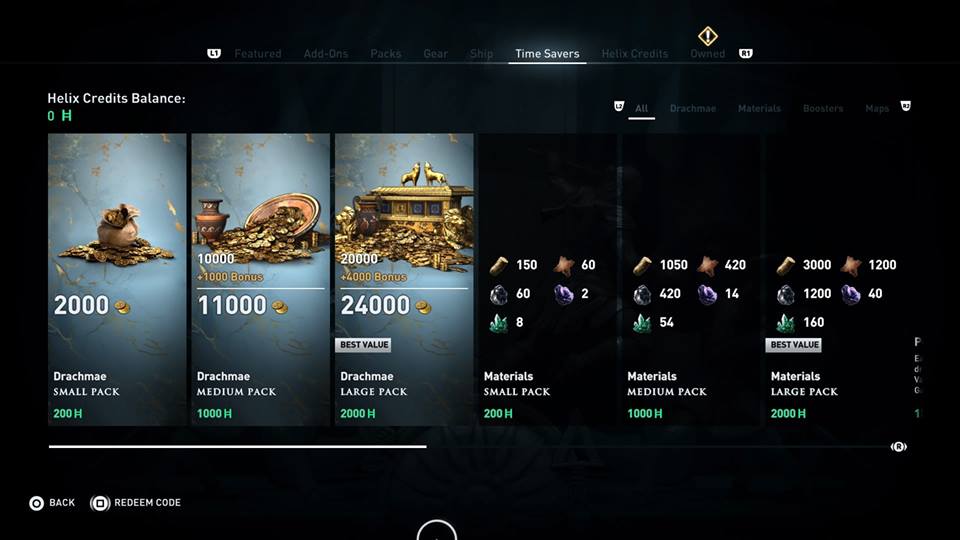The height and width of the screenshot is (540, 960).
Task: Open the Materials Small Pack
Action: point(547,280)
